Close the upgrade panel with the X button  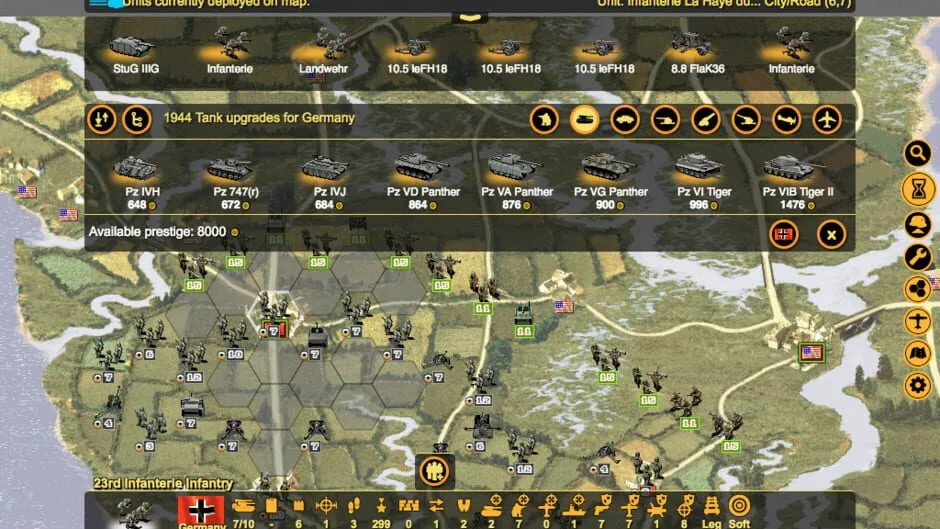pyautogui.click(x=831, y=234)
